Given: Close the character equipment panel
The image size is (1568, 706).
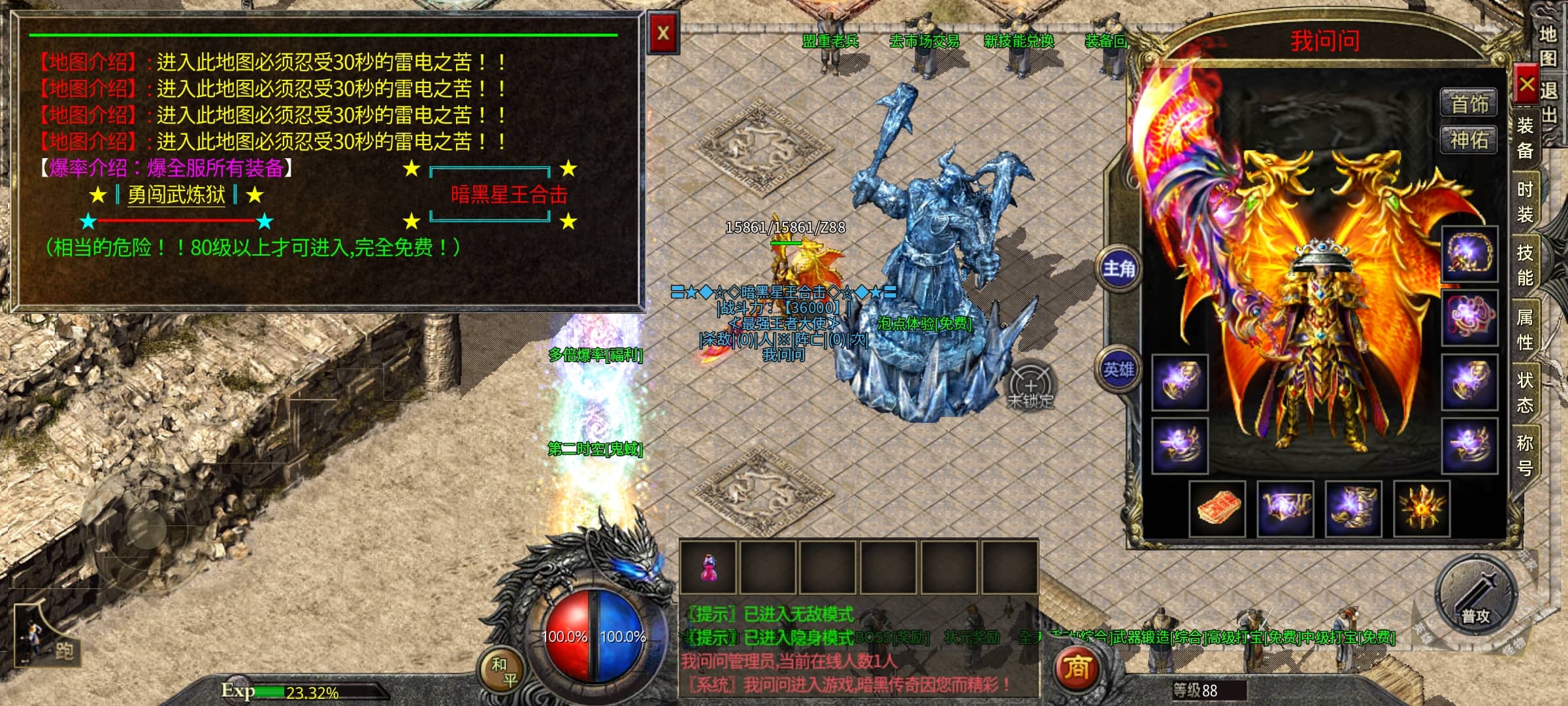Looking at the screenshot, I should click(x=1526, y=84).
